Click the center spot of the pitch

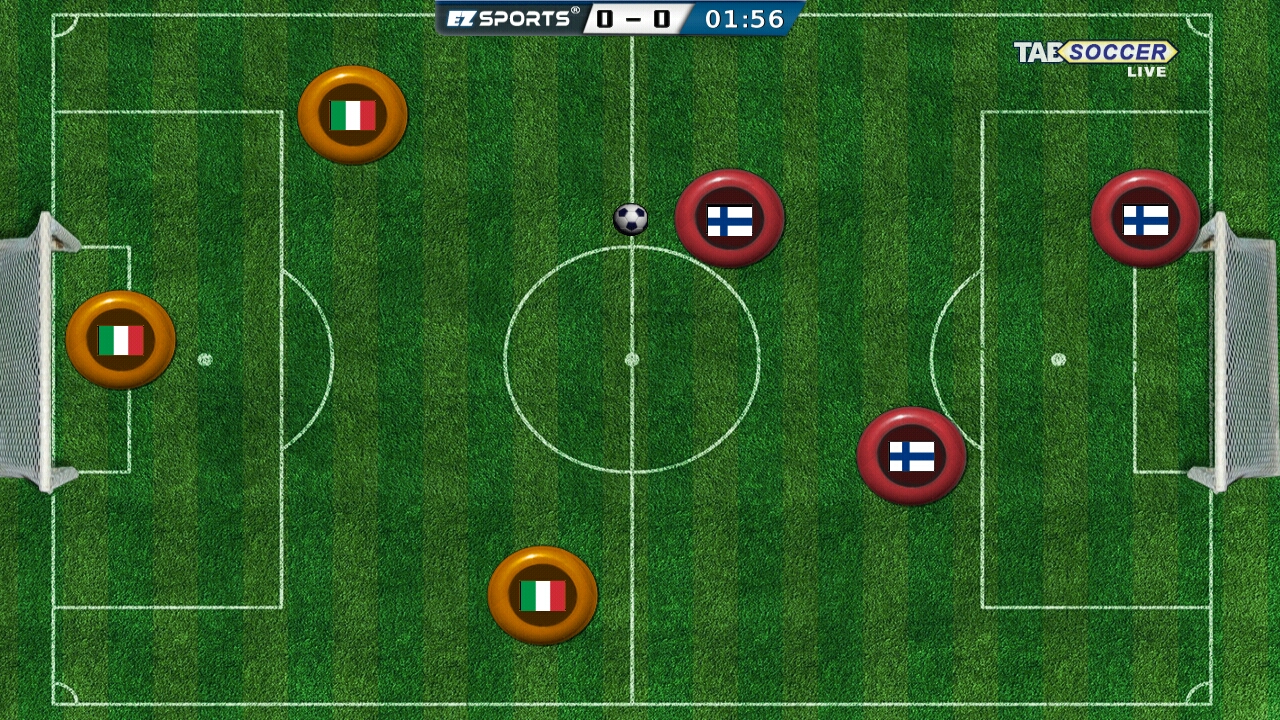click(632, 357)
